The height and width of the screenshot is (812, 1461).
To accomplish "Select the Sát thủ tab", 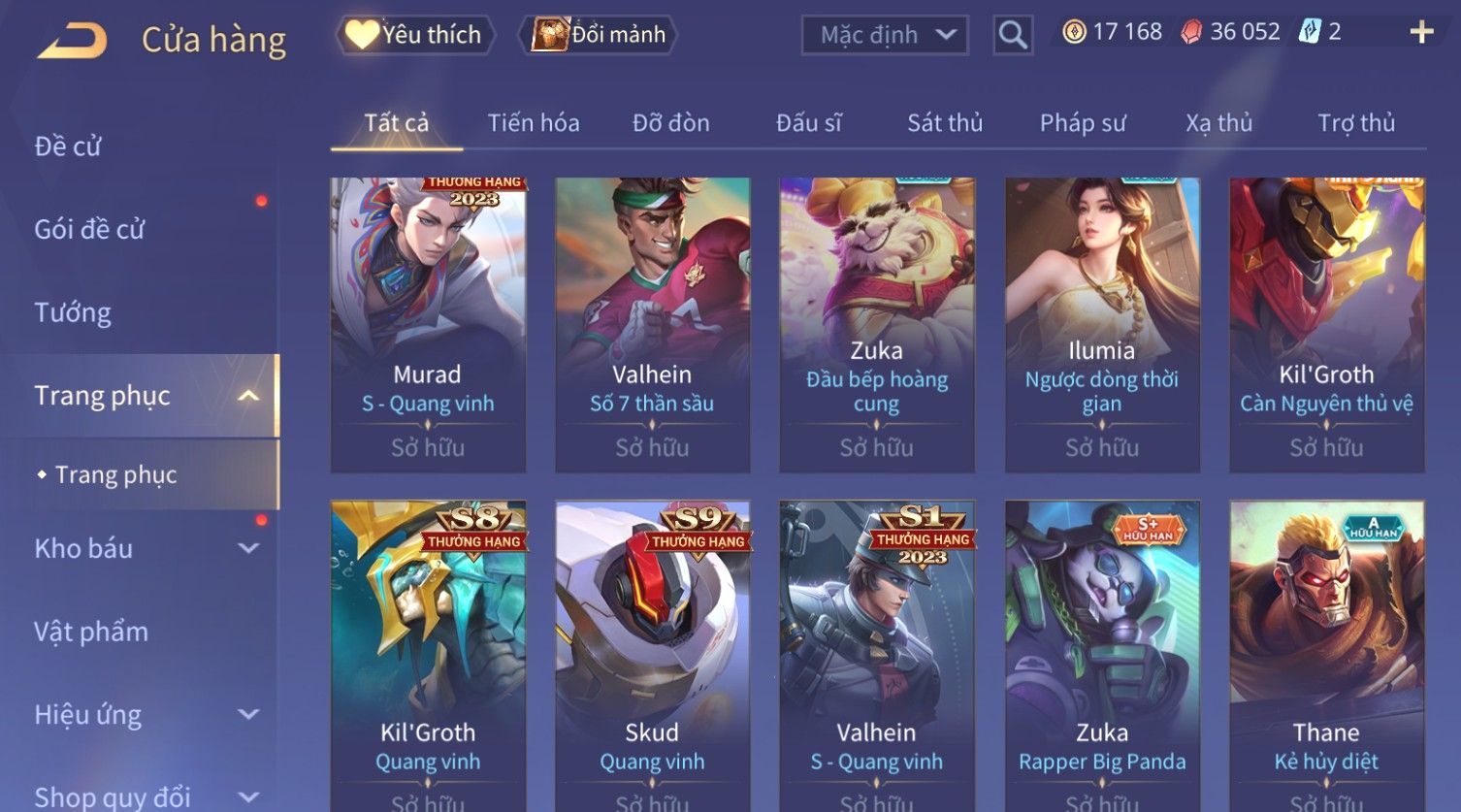I will (945, 123).
